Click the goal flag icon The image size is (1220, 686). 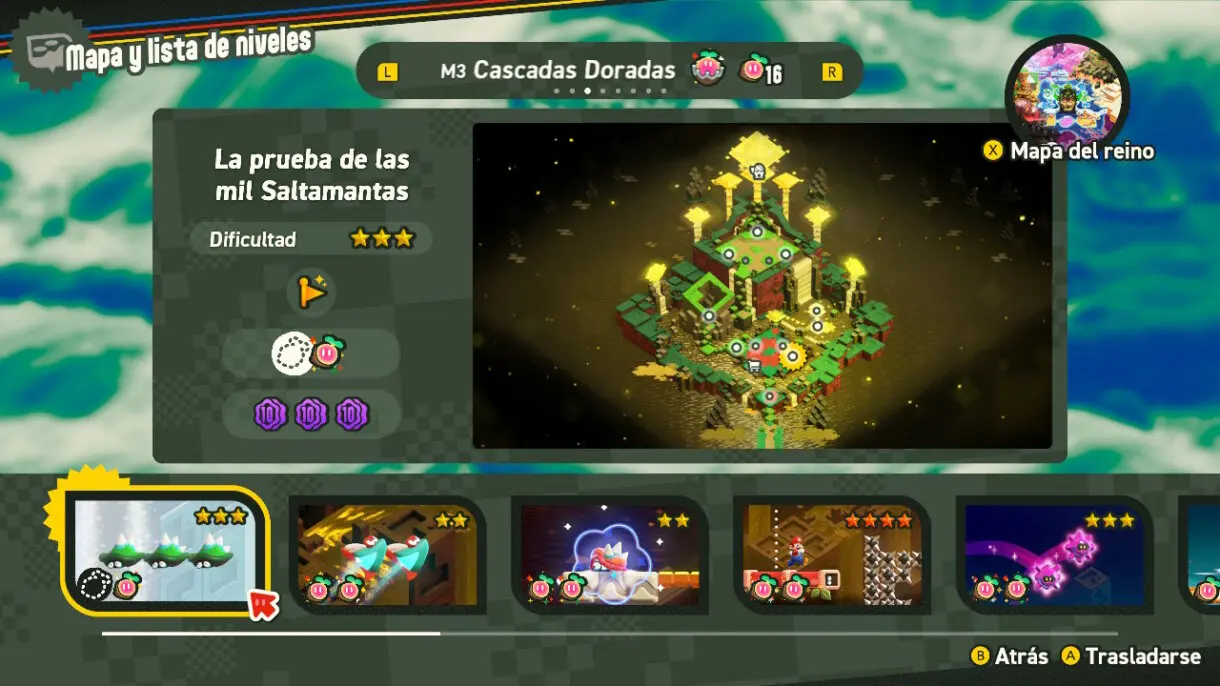311,292
